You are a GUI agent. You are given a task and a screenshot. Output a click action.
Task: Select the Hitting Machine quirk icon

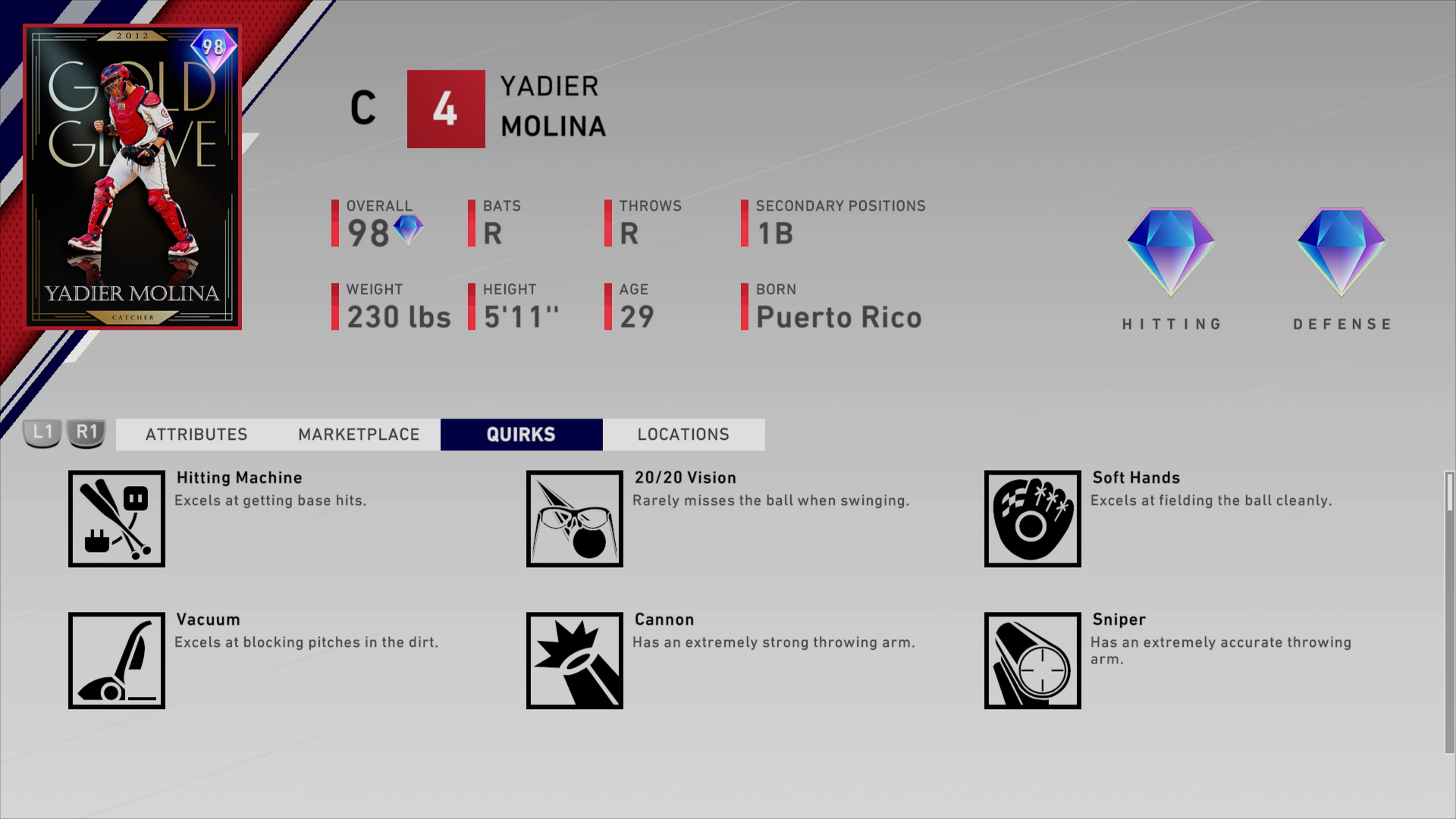click(117, 519)
